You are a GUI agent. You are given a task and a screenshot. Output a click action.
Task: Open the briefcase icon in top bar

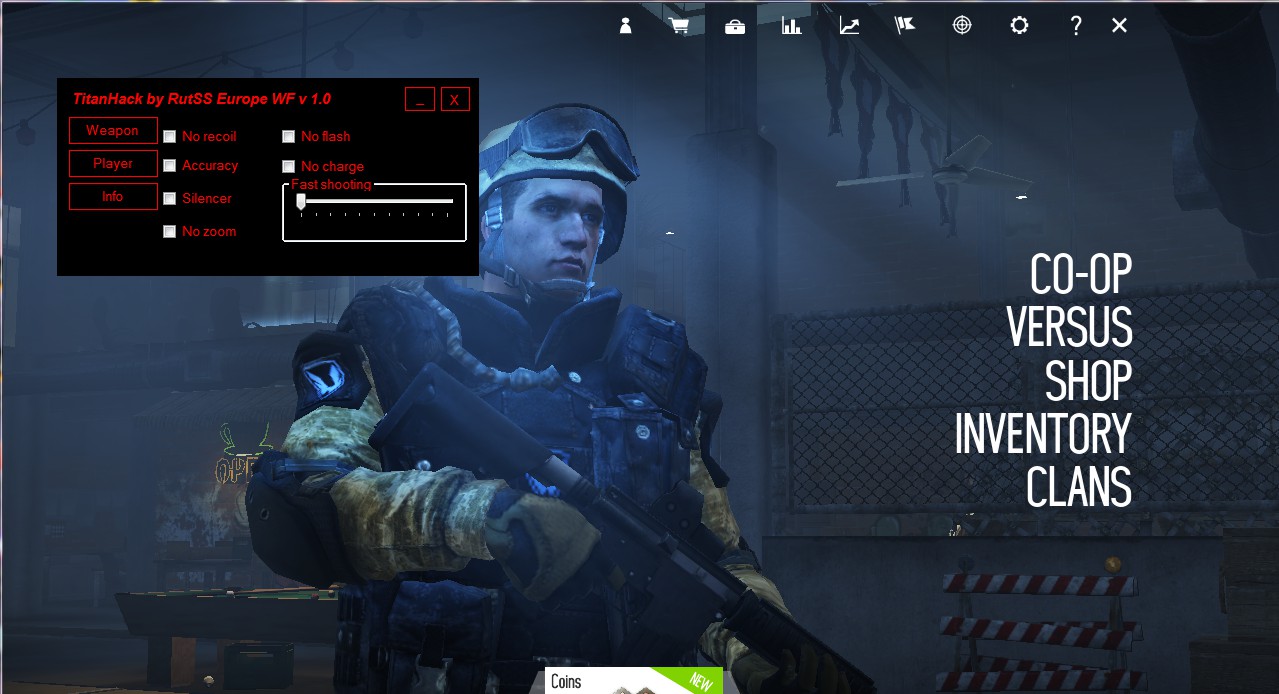[x=735, y=27]
